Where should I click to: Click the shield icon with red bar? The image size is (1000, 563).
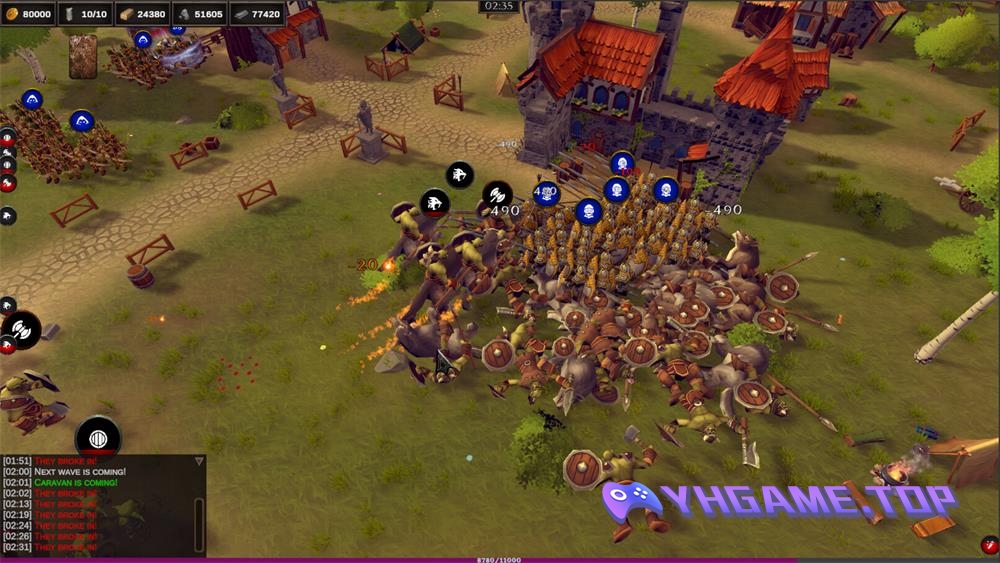98,438
